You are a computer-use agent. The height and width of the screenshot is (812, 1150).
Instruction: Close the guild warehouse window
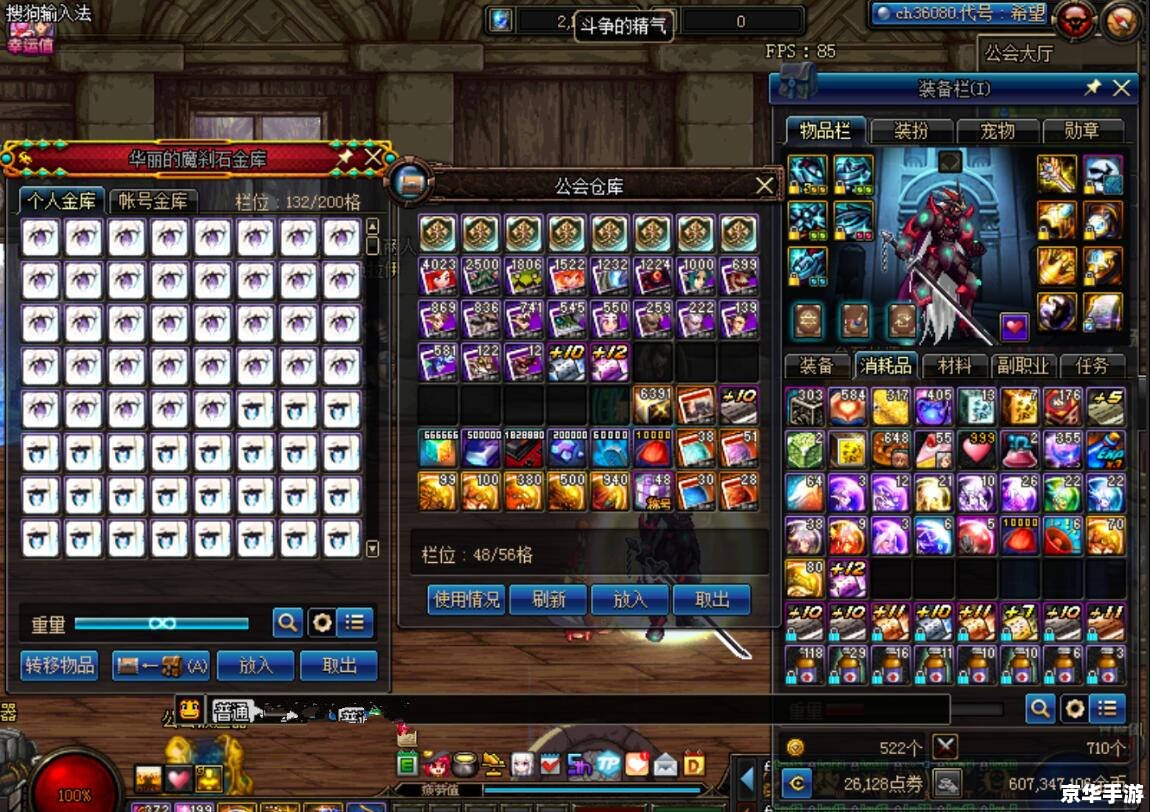coord(765,185)
